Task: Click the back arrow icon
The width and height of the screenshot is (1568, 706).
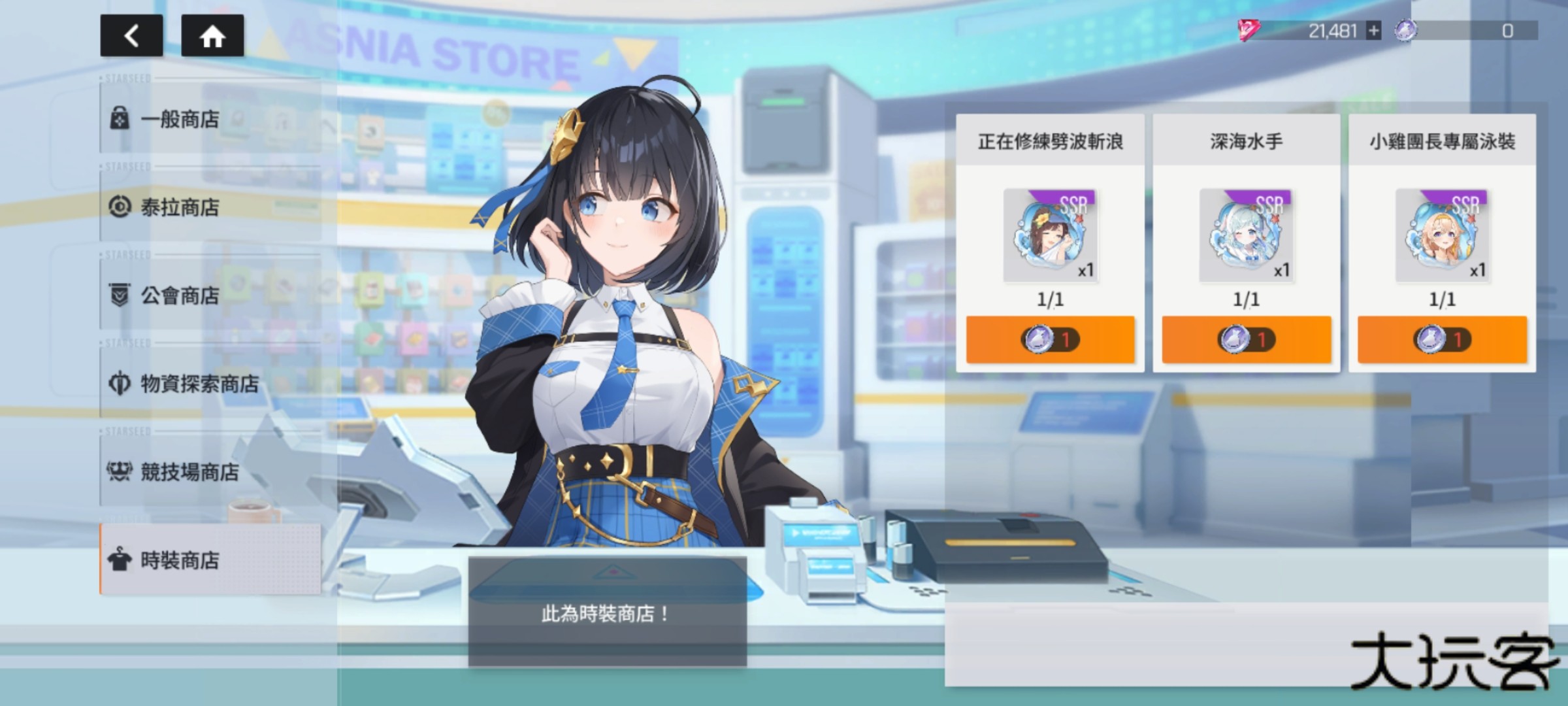Action: tap(131, 37)
